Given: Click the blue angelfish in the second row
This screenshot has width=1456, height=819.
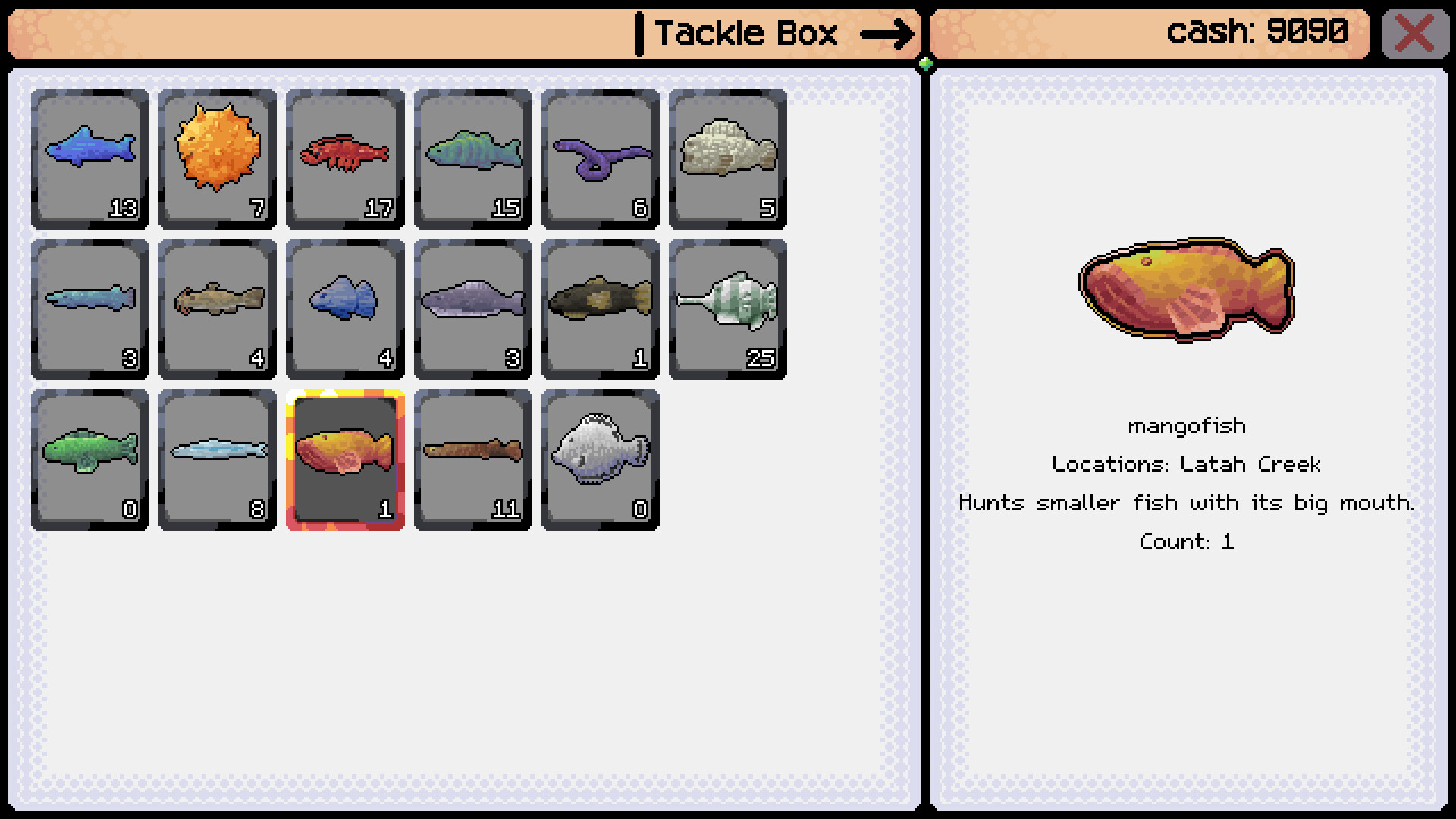Looking at the screenshot, I should tap(344, 303).
